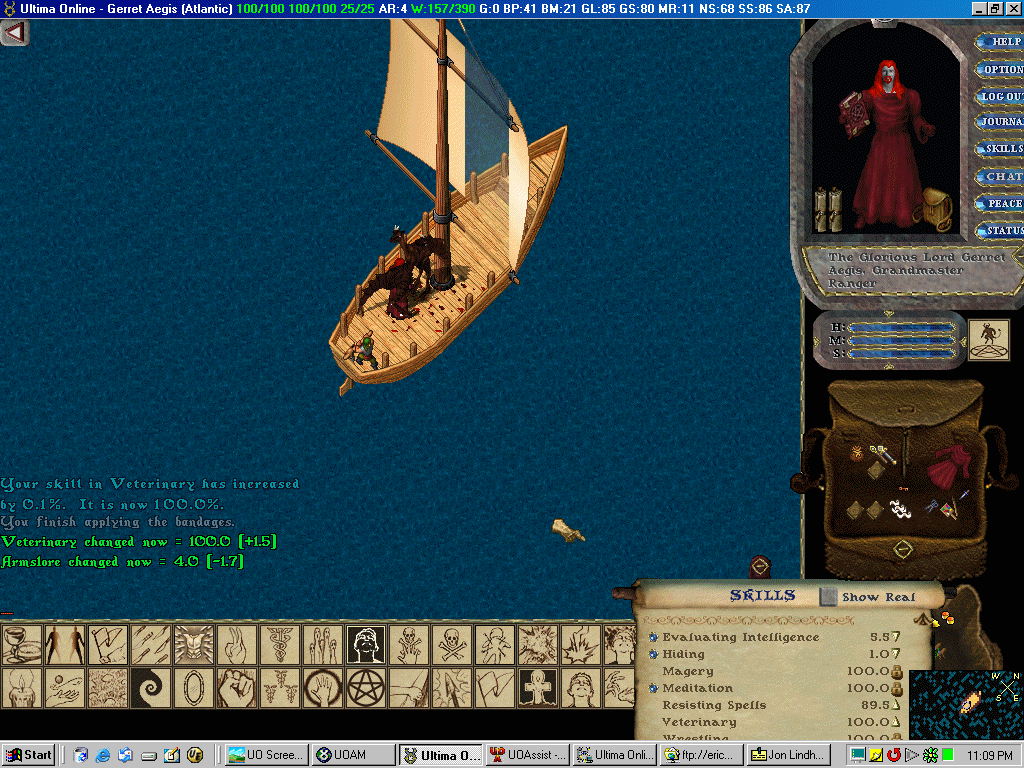The image size is (1024, 768).
Task: Toggle the Peace / war mode button
Action: click(x=1001, y=203)
